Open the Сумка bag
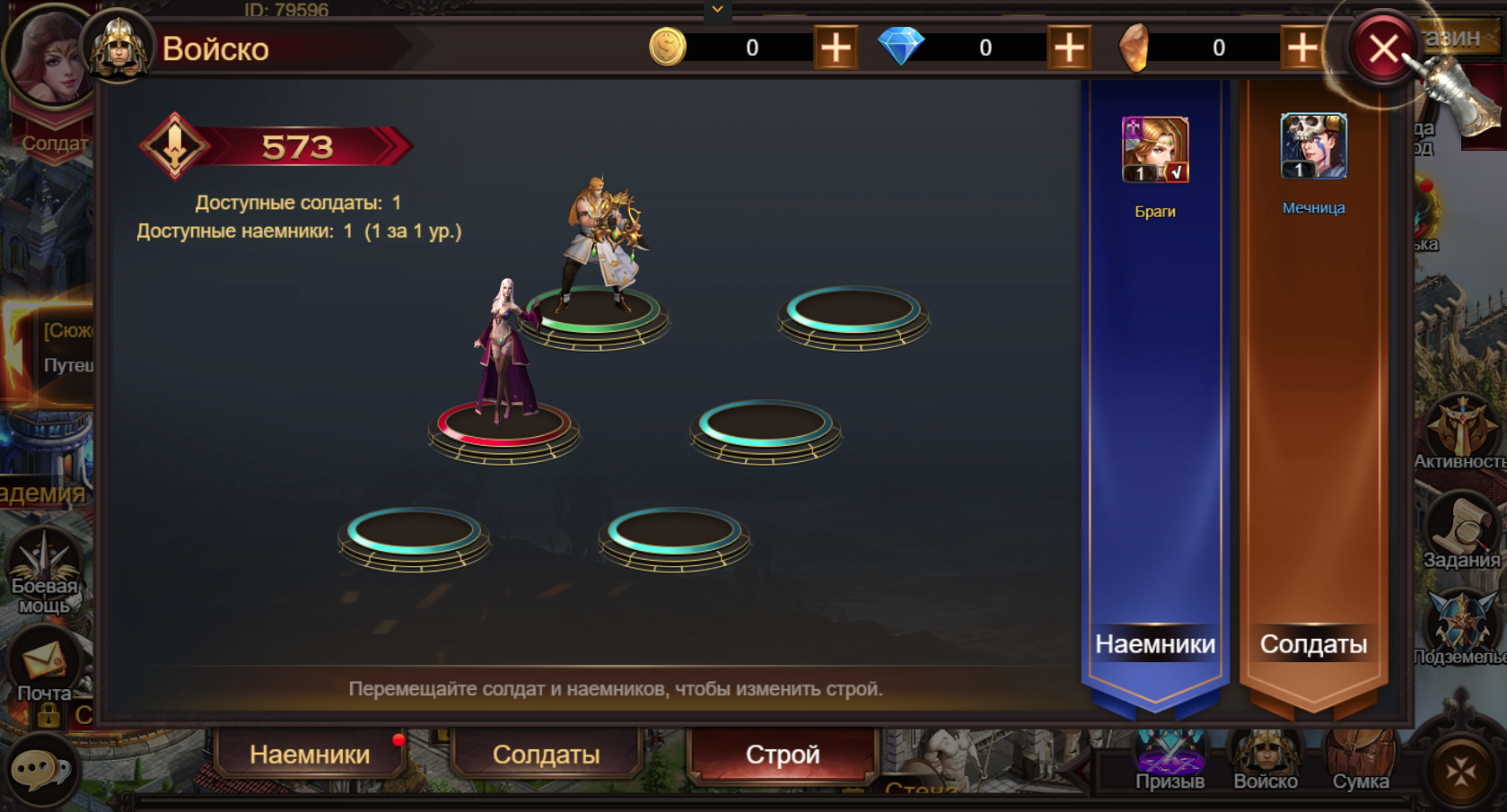 click(1361, 763)
